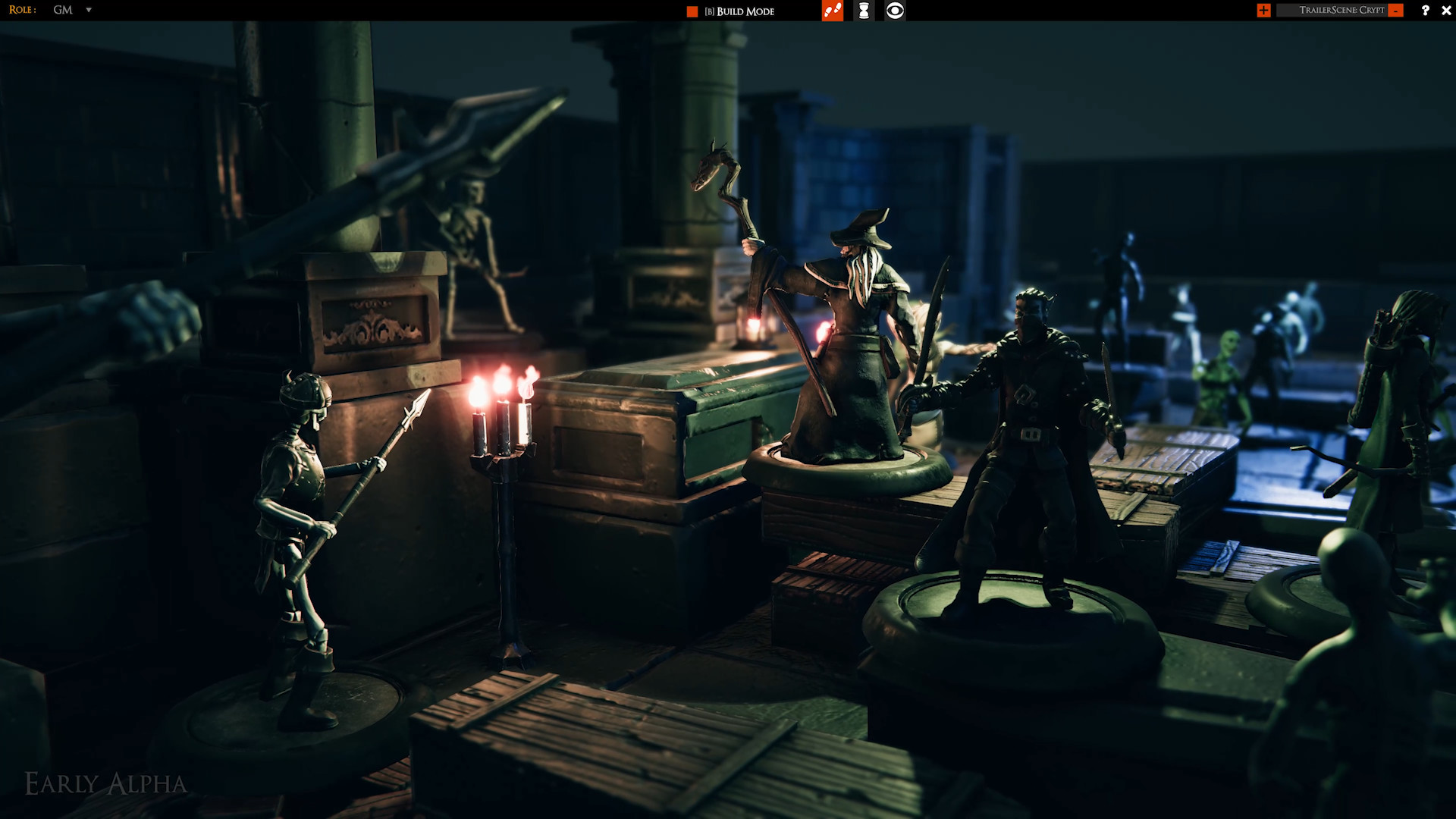Click the orange plus icon in the top bar
This screenshot has height=819, width=1456.
point(1263,11)
